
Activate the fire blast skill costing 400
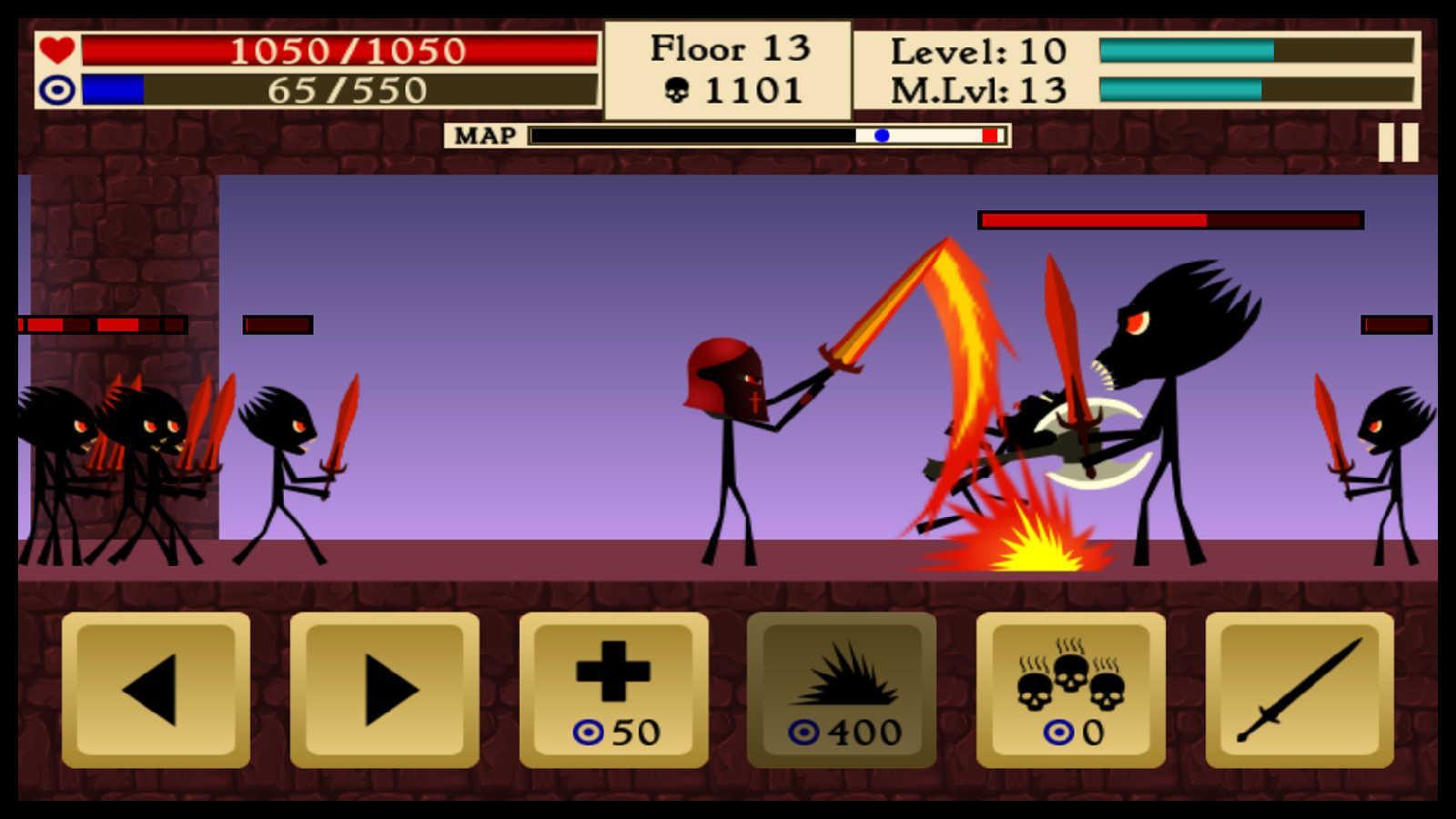click(x=842, y=692)
